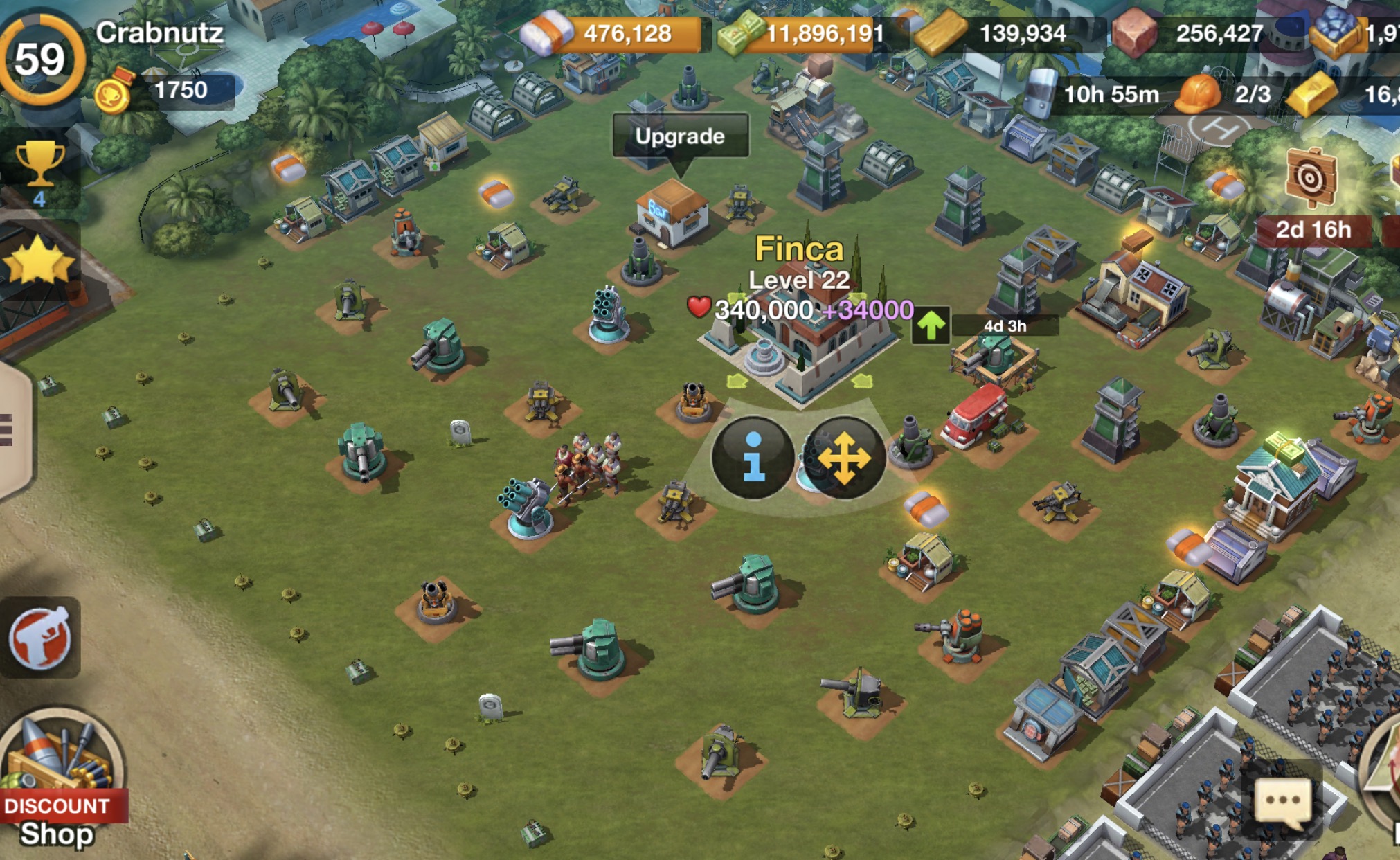This screenshot has width=1400, height=860.
Task: Tap the Finca info button
Action: point(753,458)
